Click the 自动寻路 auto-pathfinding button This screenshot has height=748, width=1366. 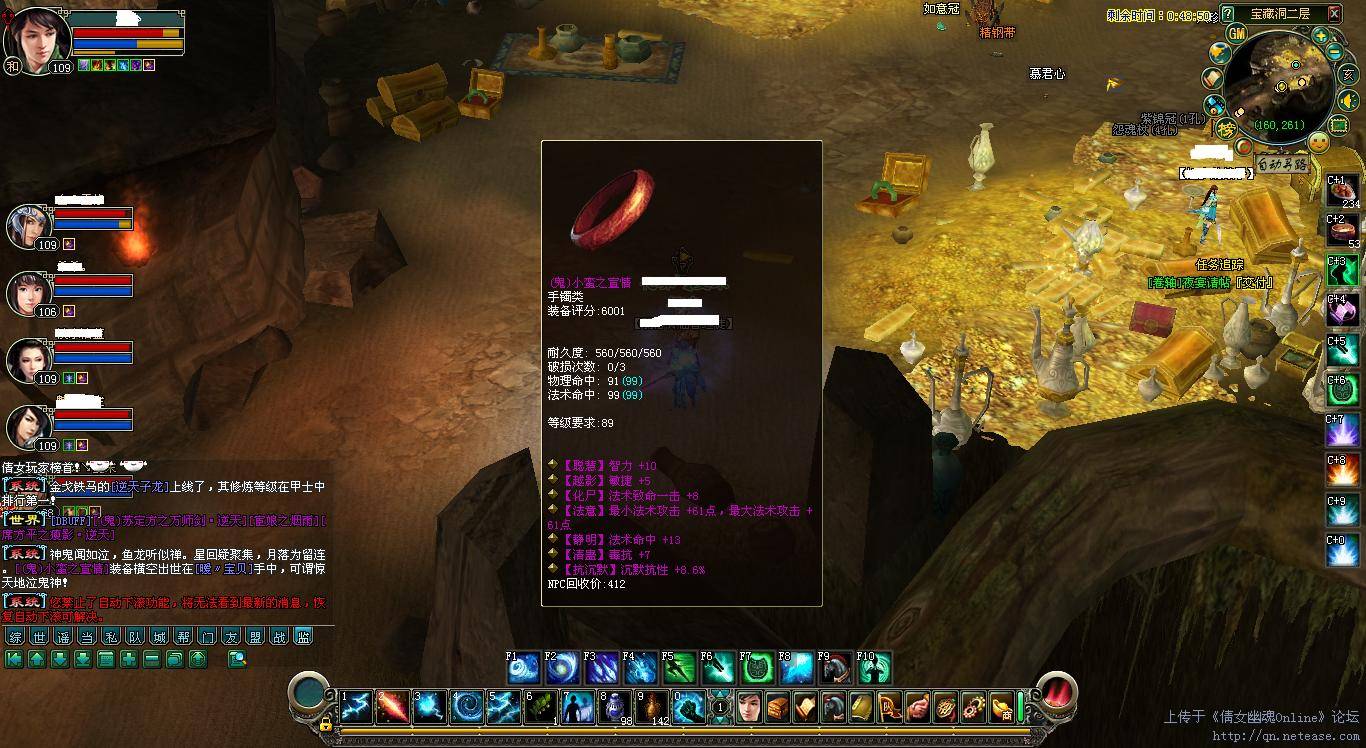pyautogui.click(x=1283, y=164)
